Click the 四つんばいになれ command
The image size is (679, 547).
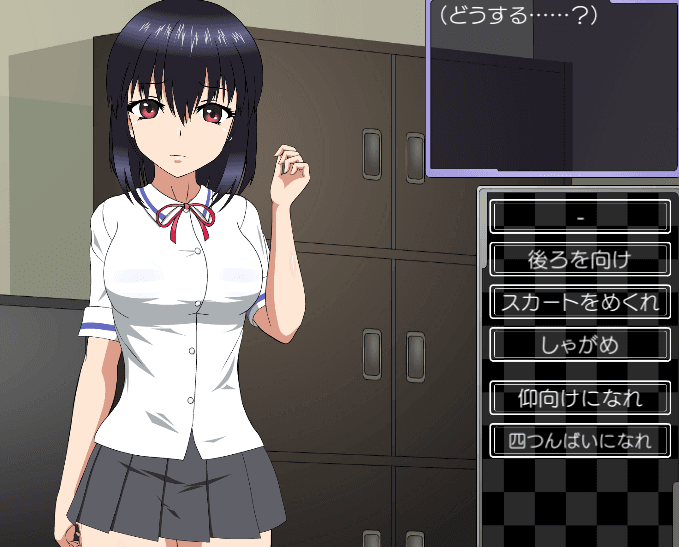point(580,440)
